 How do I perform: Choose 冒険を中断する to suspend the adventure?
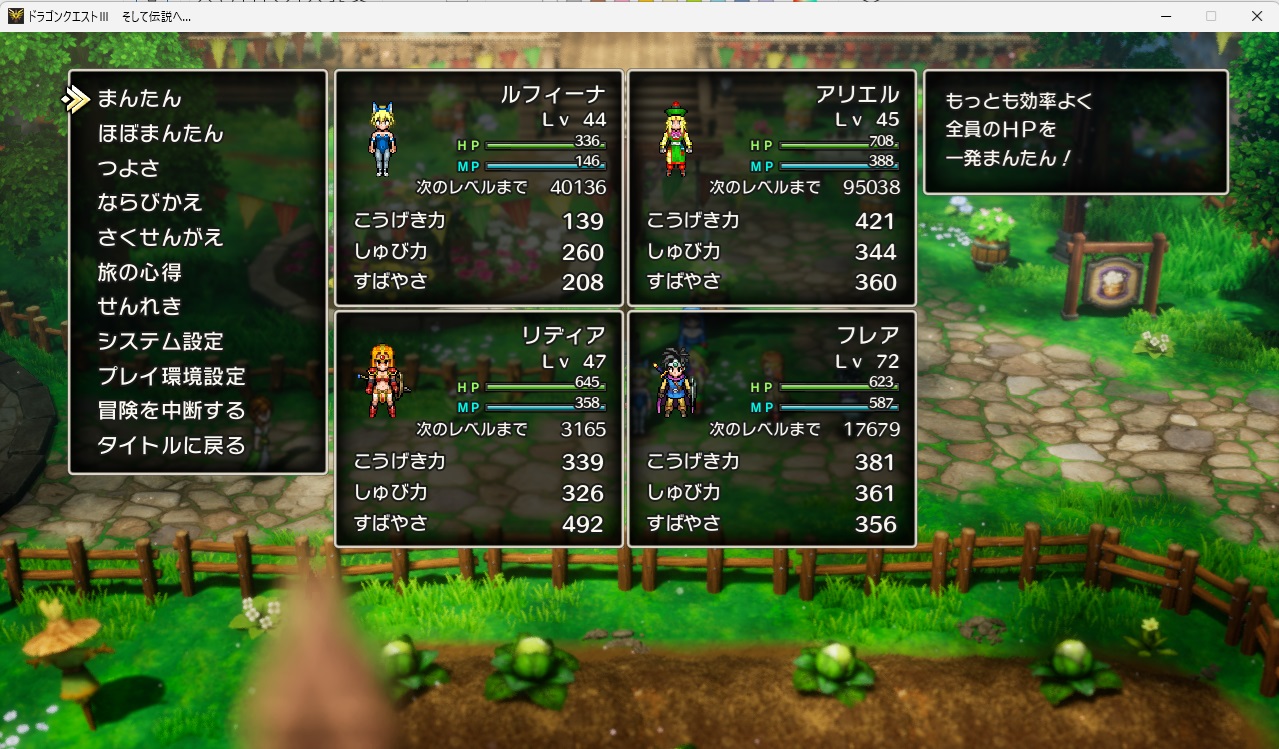click(x=171, y=411)
